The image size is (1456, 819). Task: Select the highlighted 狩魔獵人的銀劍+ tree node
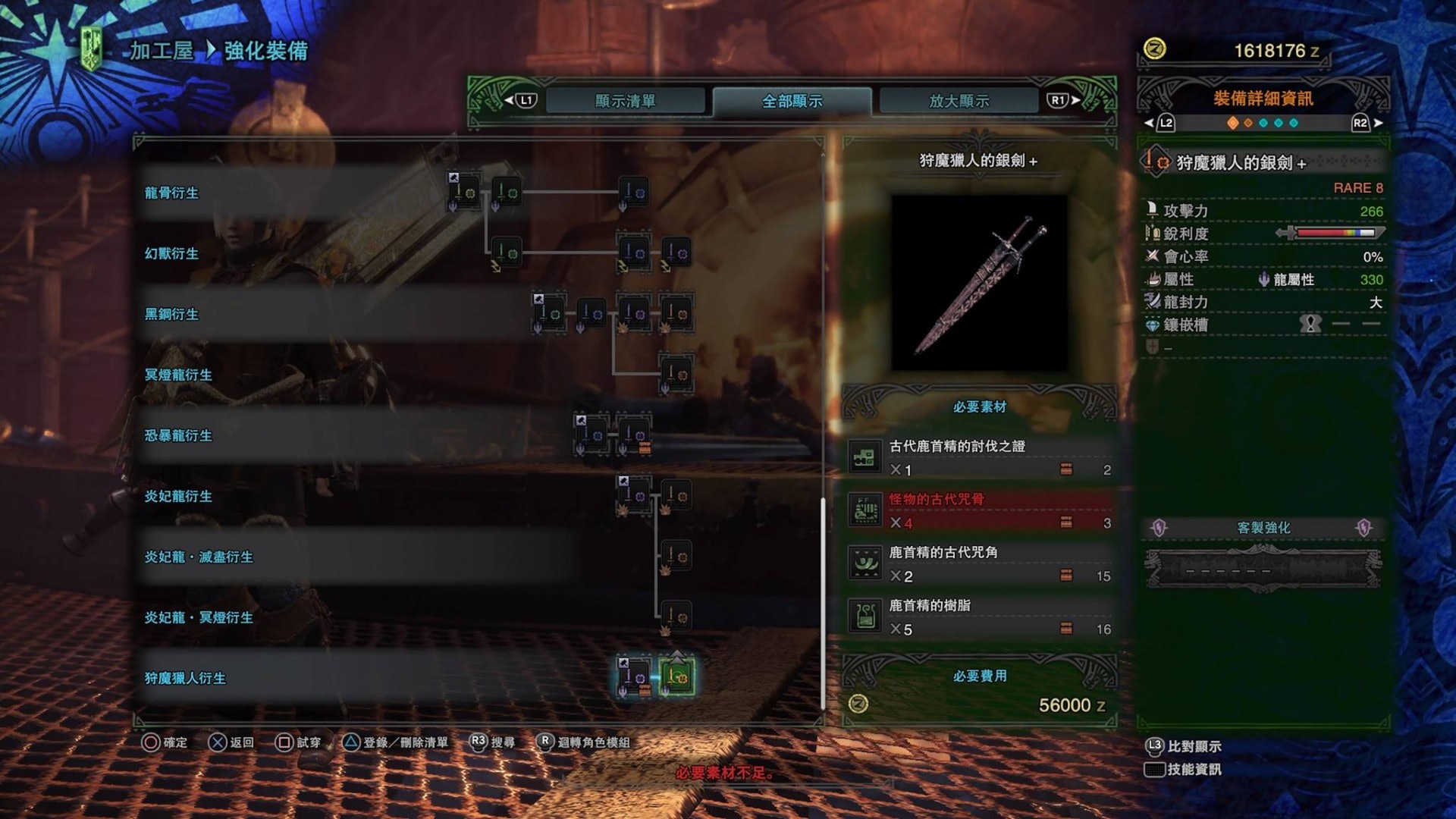pos(676,676)
